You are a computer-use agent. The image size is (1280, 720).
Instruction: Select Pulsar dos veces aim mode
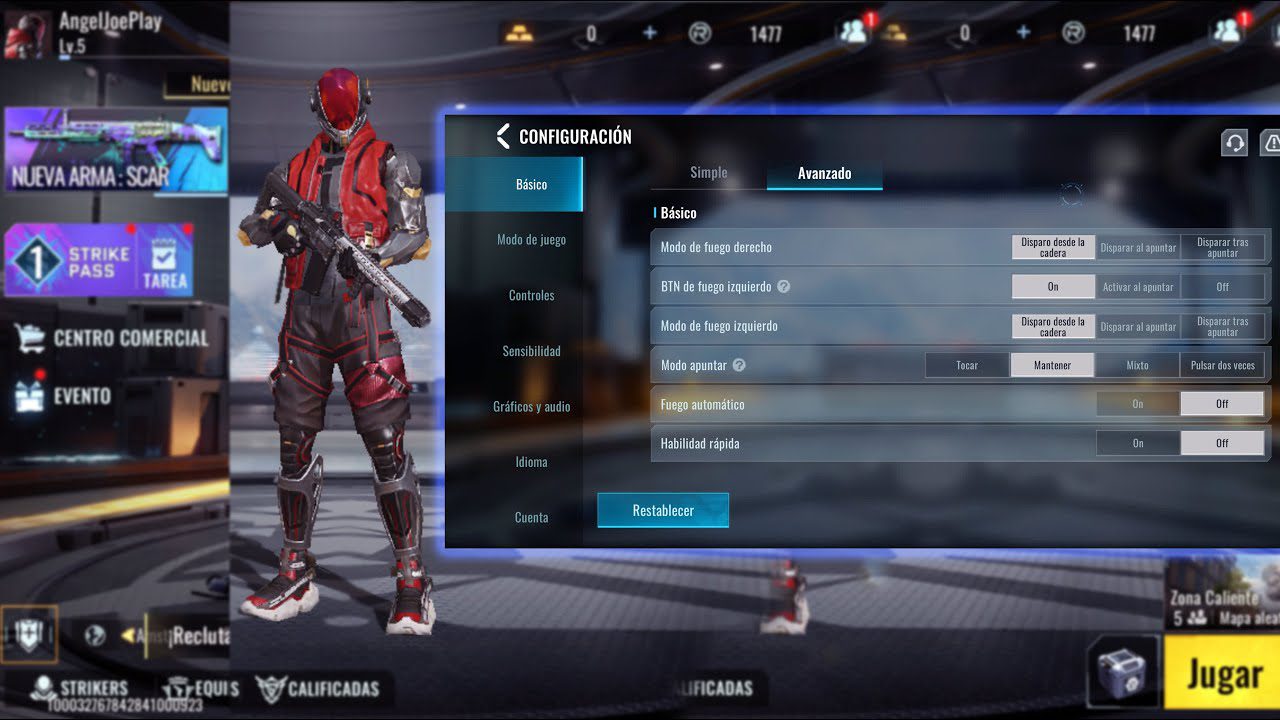pyautogui.click(x=1222, y=365)
